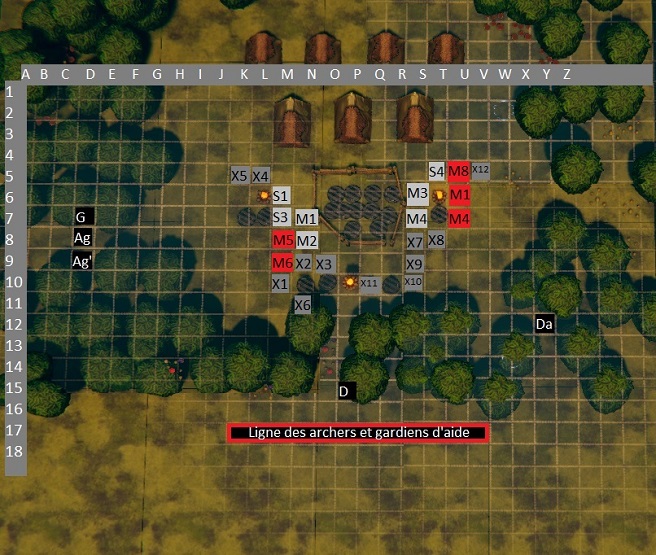
Task: Click the M3 unit tile
Action: coord(417,194)
